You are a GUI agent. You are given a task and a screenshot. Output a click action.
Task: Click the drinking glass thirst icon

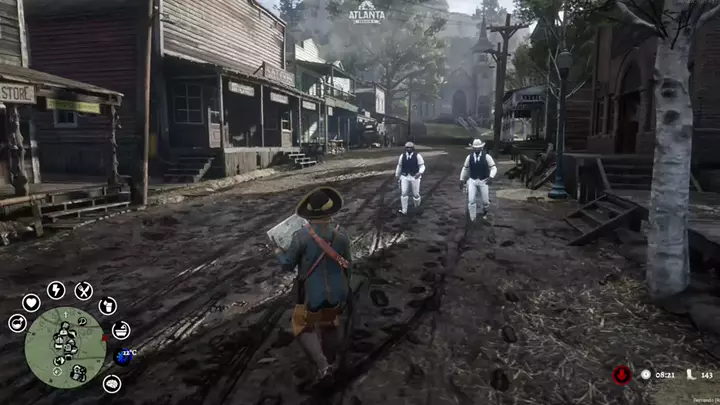[x=107, y=306]
